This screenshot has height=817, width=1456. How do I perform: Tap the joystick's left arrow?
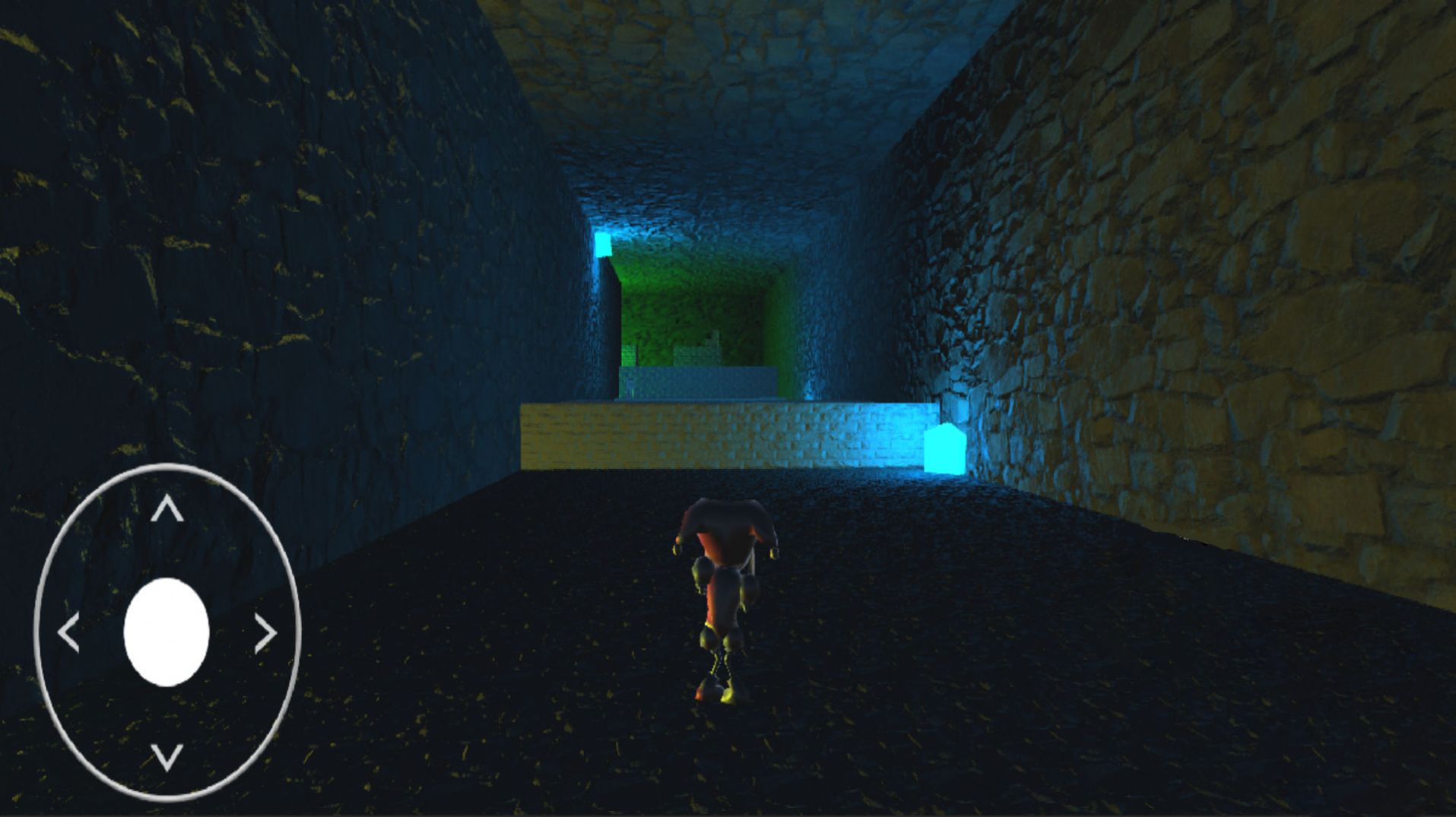[68, 633]
